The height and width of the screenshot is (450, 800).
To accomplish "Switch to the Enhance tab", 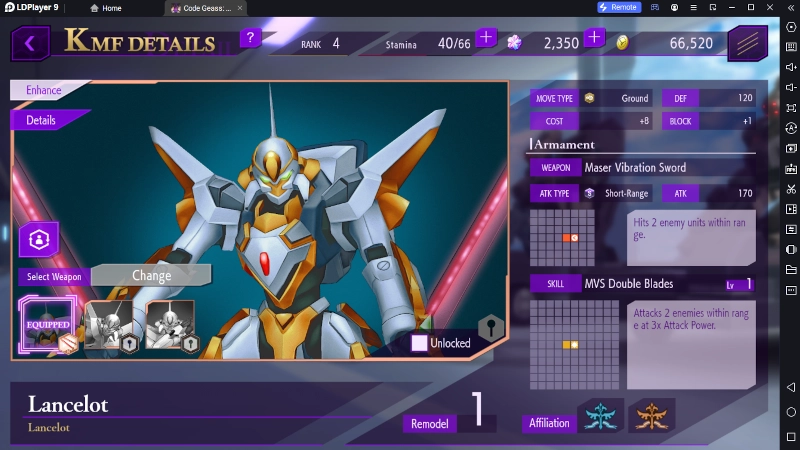I will pyautogui.click(x=45, y=90).
